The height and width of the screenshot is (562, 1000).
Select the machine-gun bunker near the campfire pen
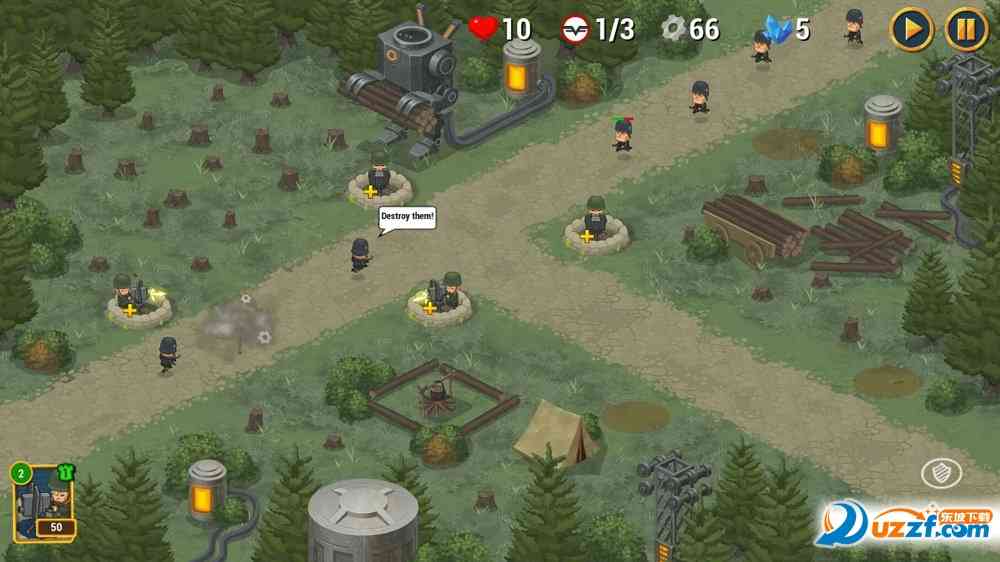[441, 298]
